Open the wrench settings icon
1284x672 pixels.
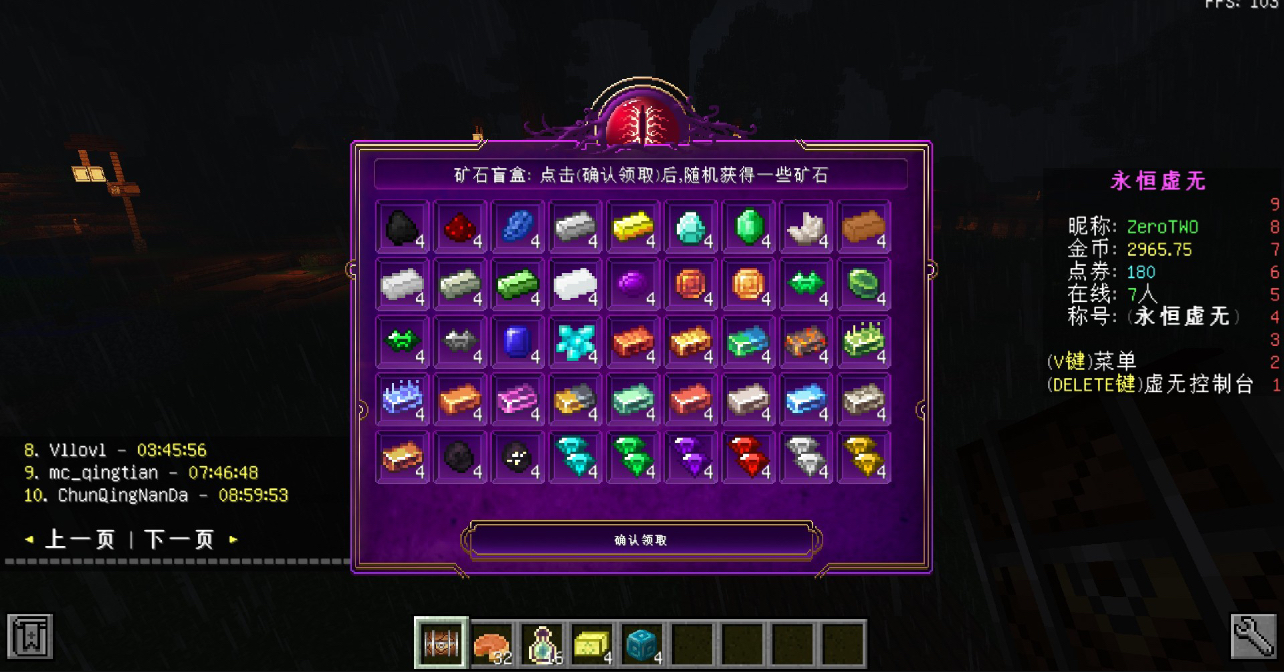[1254, 635]
